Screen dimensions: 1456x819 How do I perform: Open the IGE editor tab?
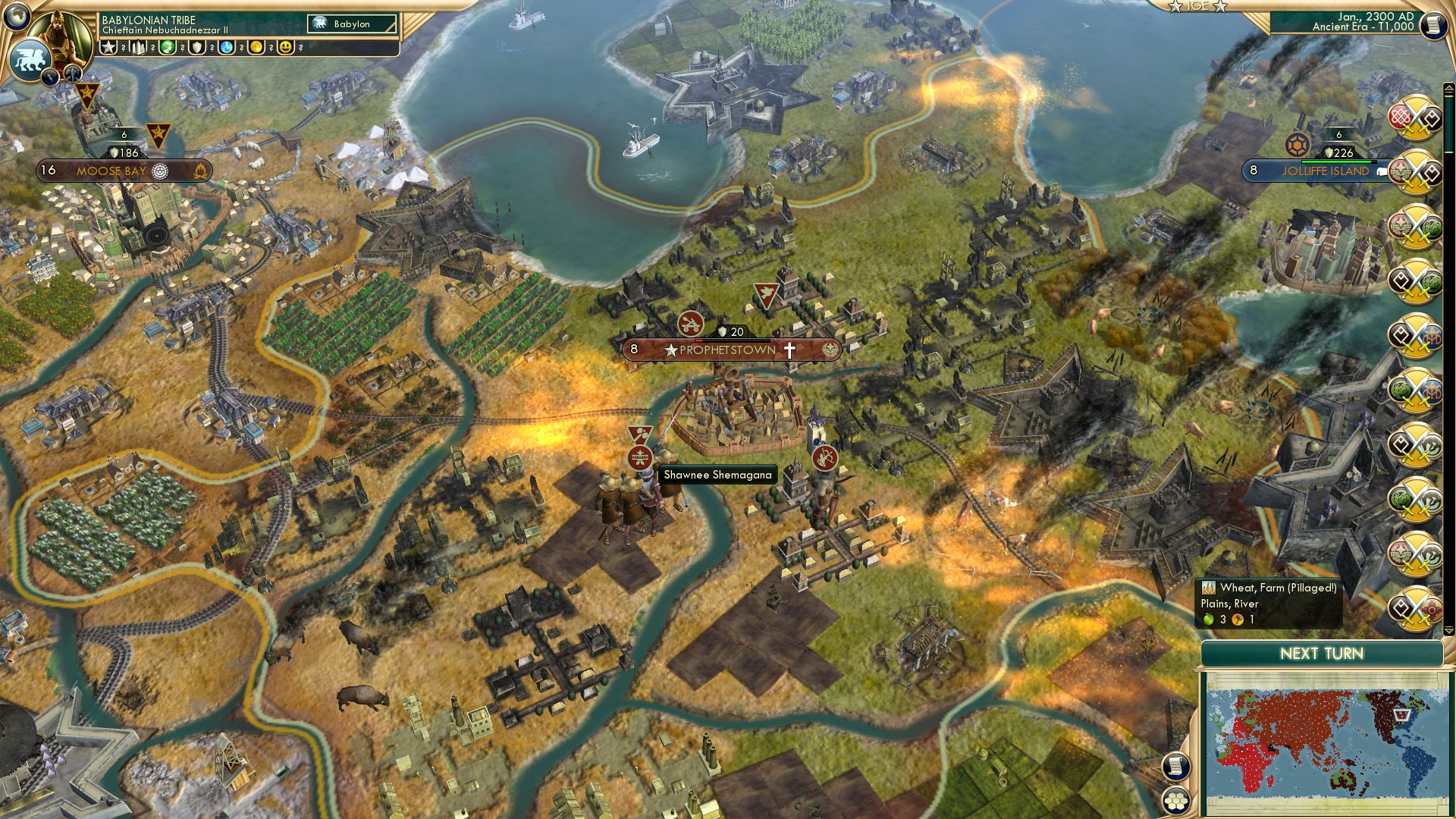point(1197,6)
